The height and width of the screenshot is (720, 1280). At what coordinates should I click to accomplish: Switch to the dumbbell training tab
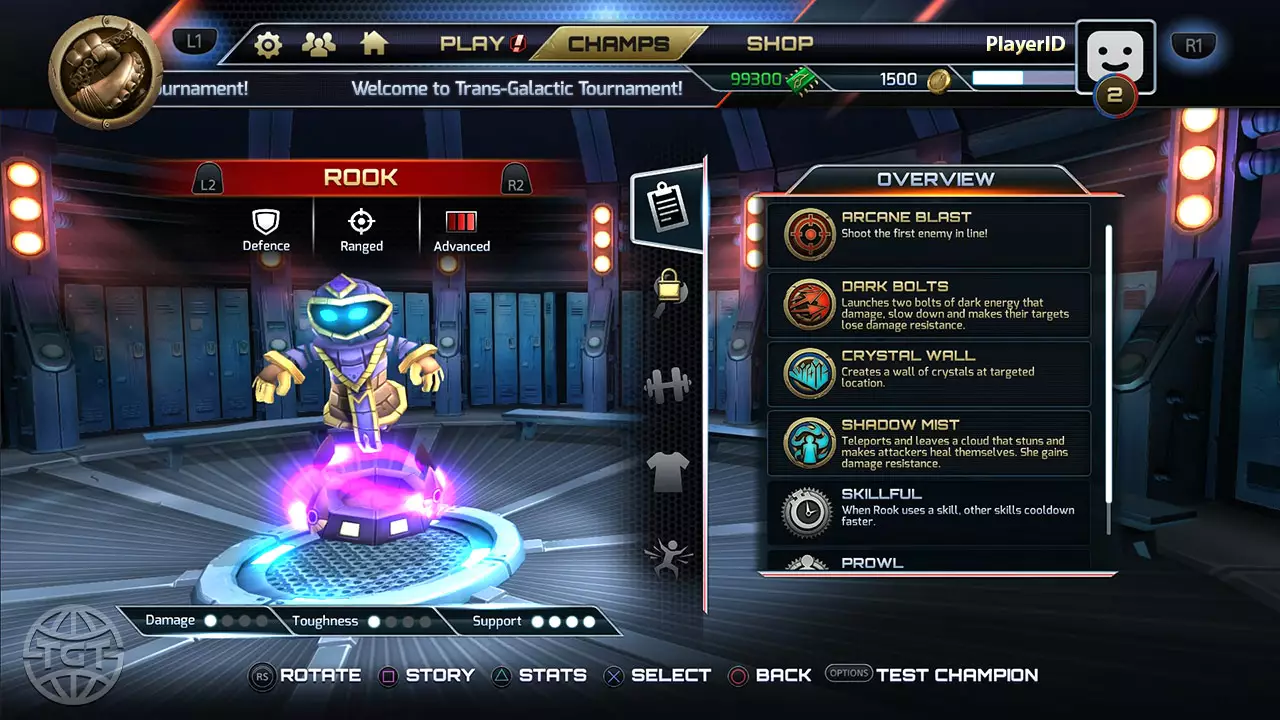(668, 385)
